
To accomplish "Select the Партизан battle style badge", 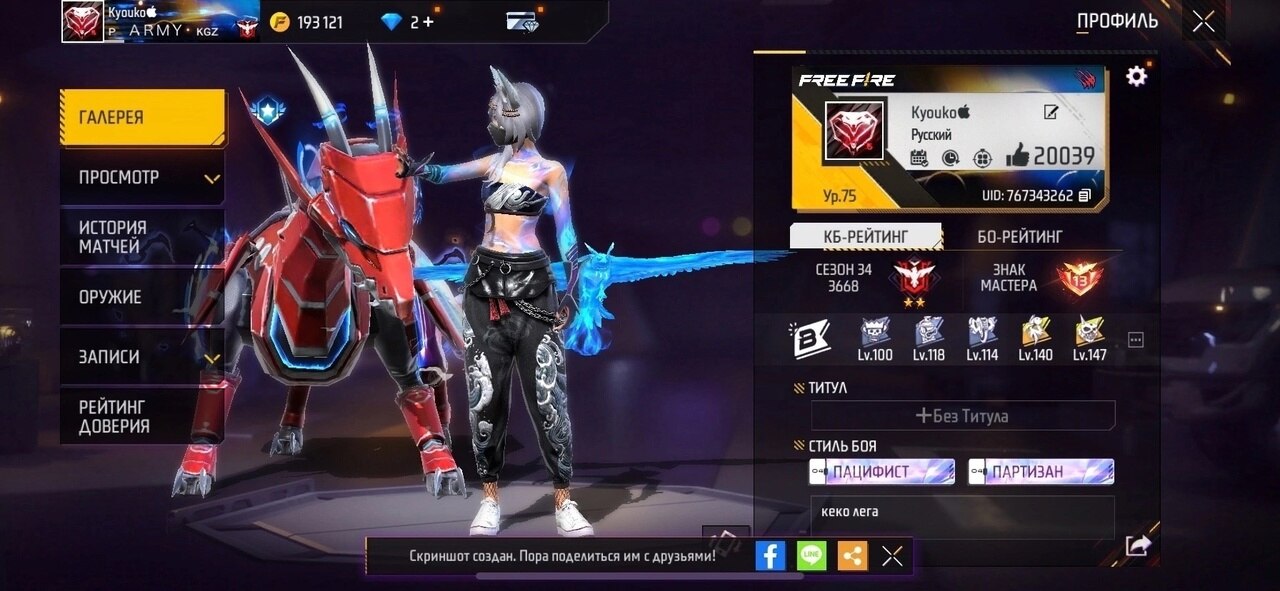I will [x=1041, y=471].
